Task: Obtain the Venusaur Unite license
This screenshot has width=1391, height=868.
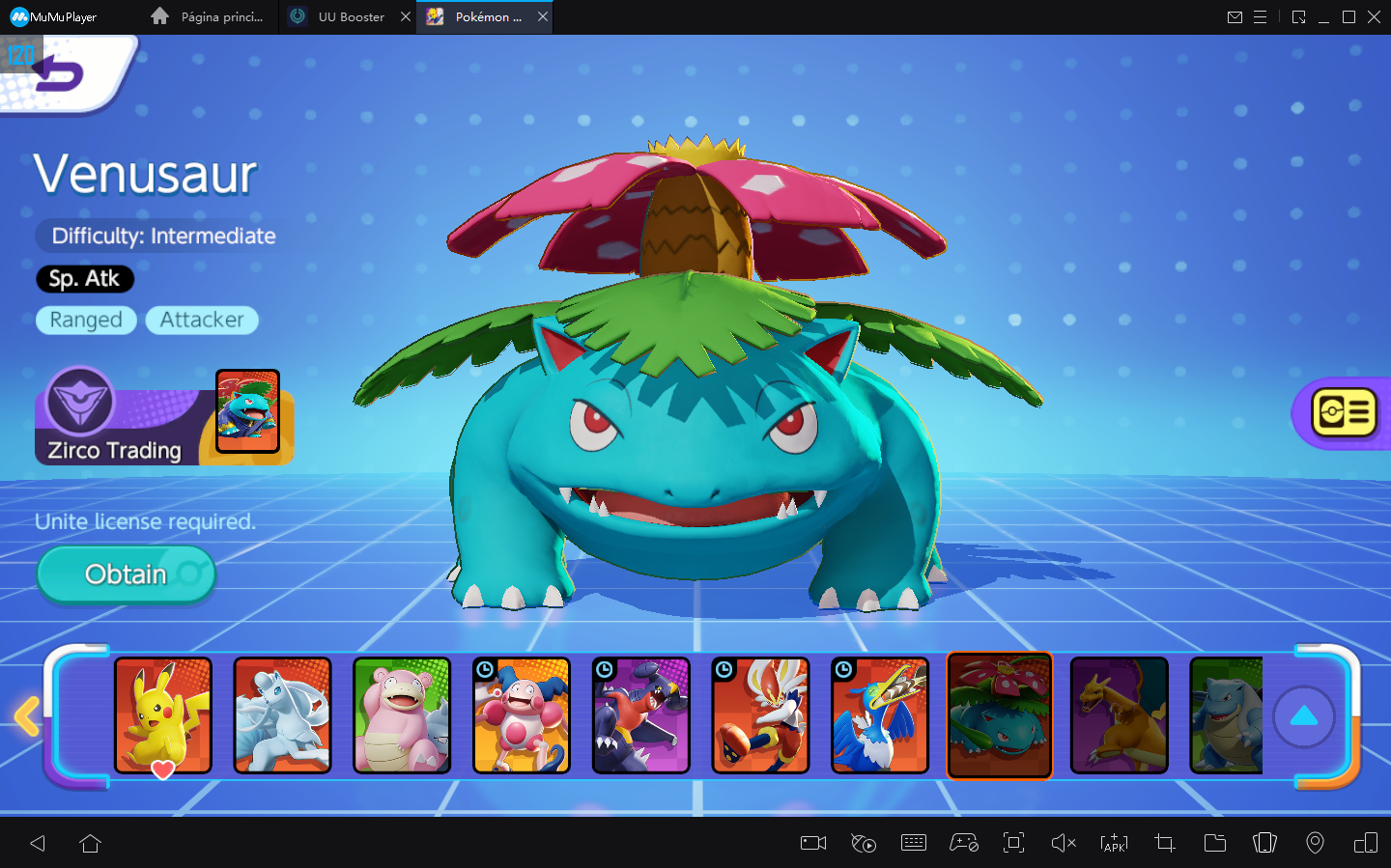Action: [x=126, y=574]
